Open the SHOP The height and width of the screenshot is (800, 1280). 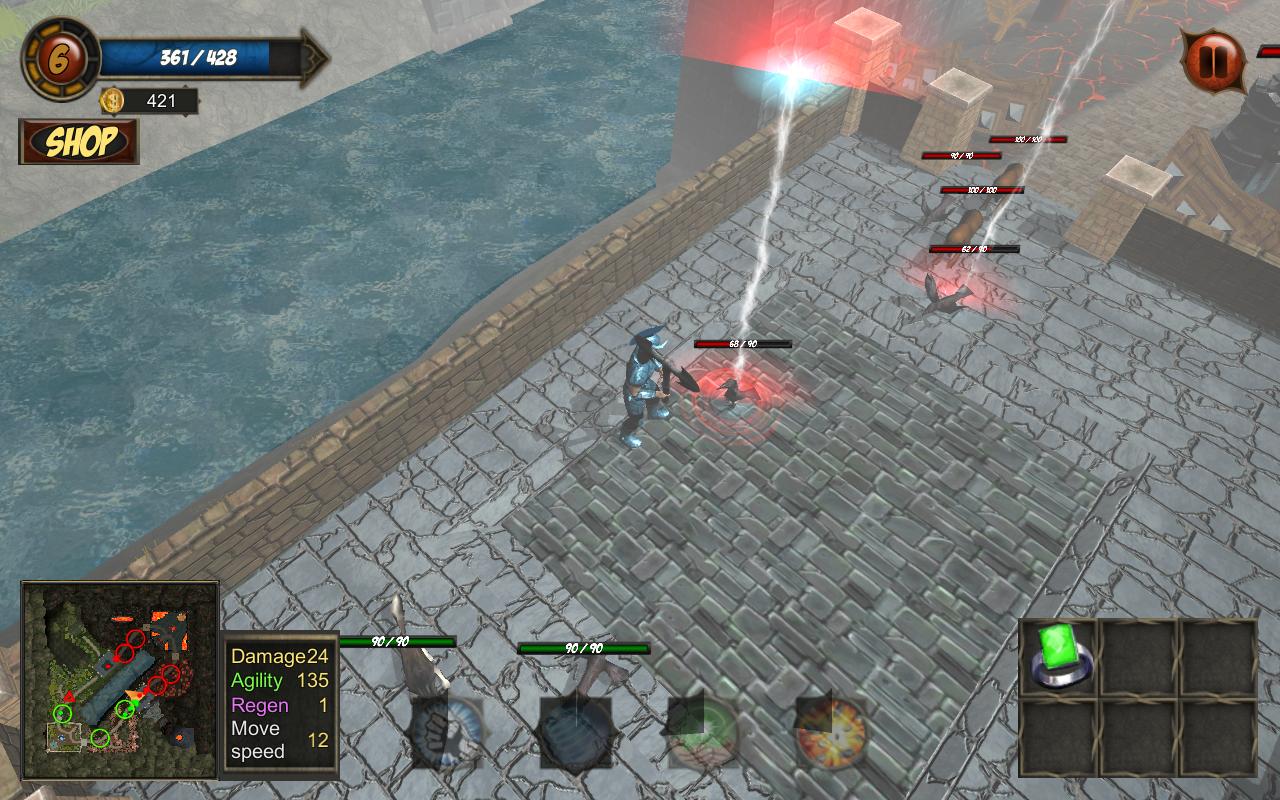80,144
